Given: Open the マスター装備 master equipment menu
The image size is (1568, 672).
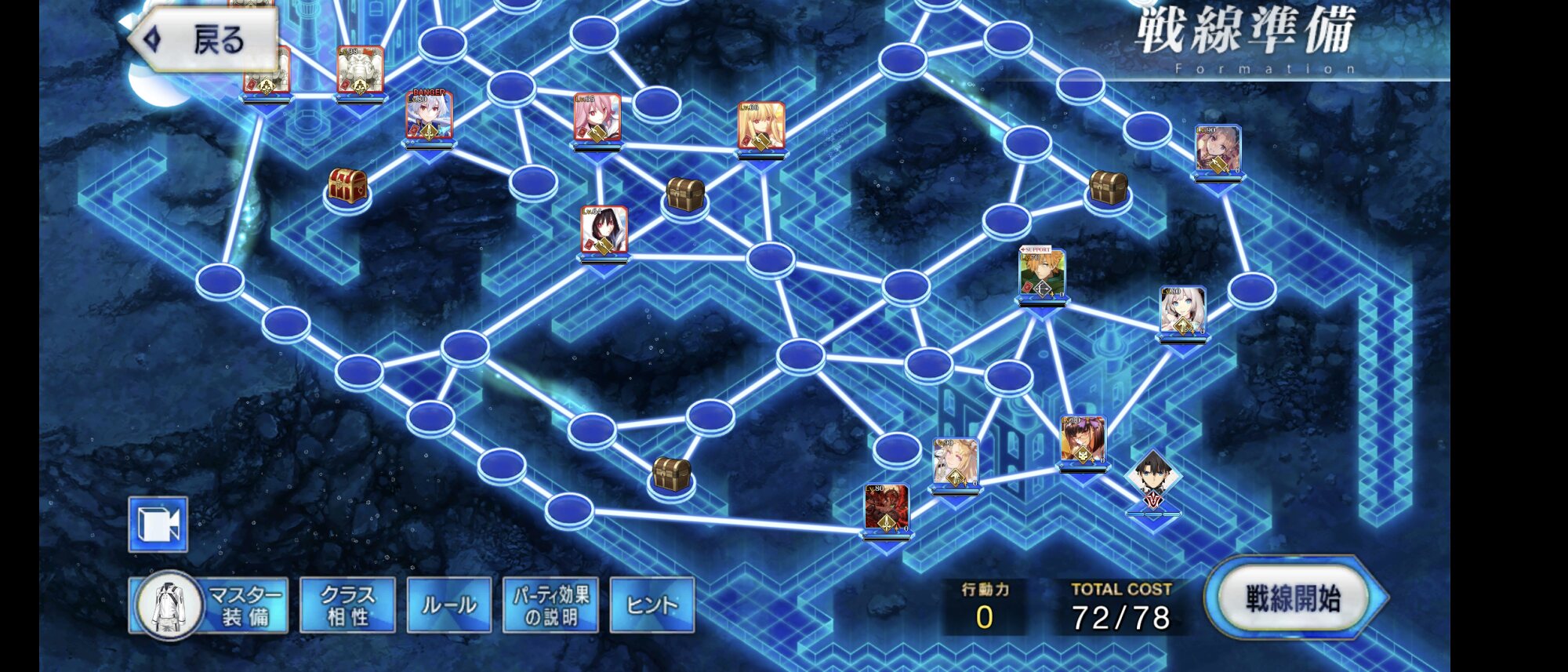Looking at the screenshot, I should click(x=209, y=605).
